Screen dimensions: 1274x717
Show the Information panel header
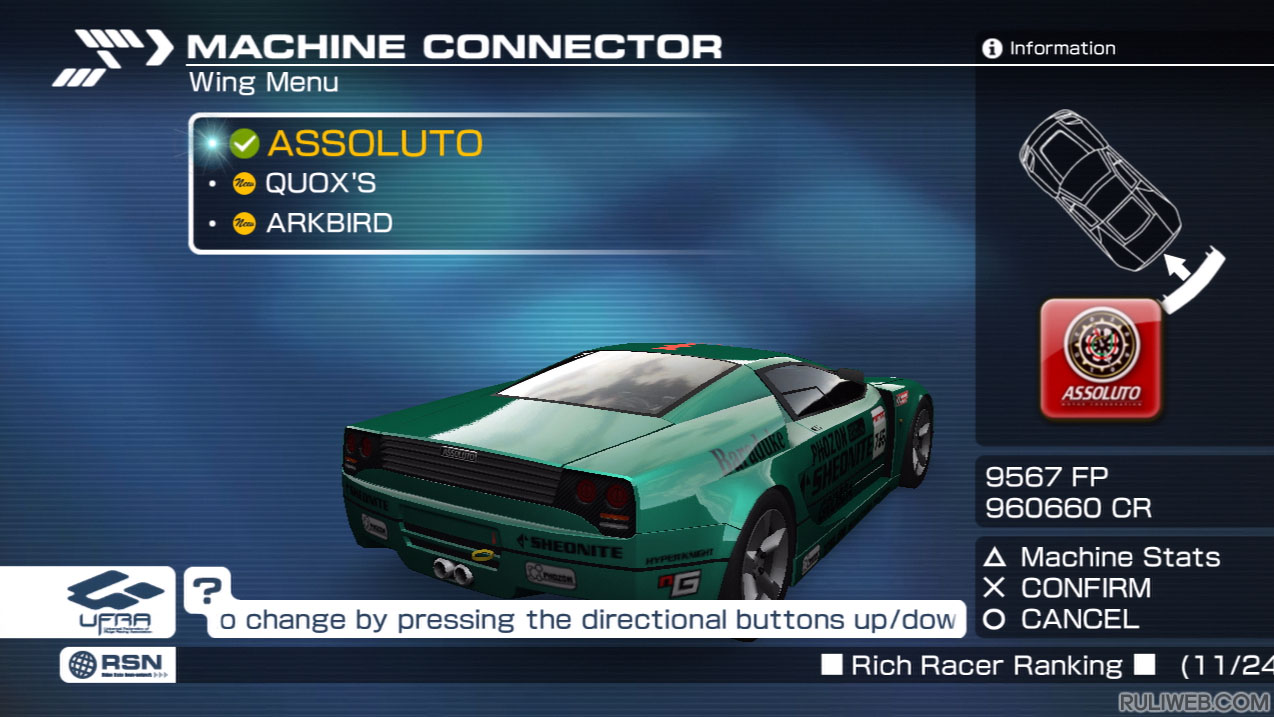coord(1050,48)
